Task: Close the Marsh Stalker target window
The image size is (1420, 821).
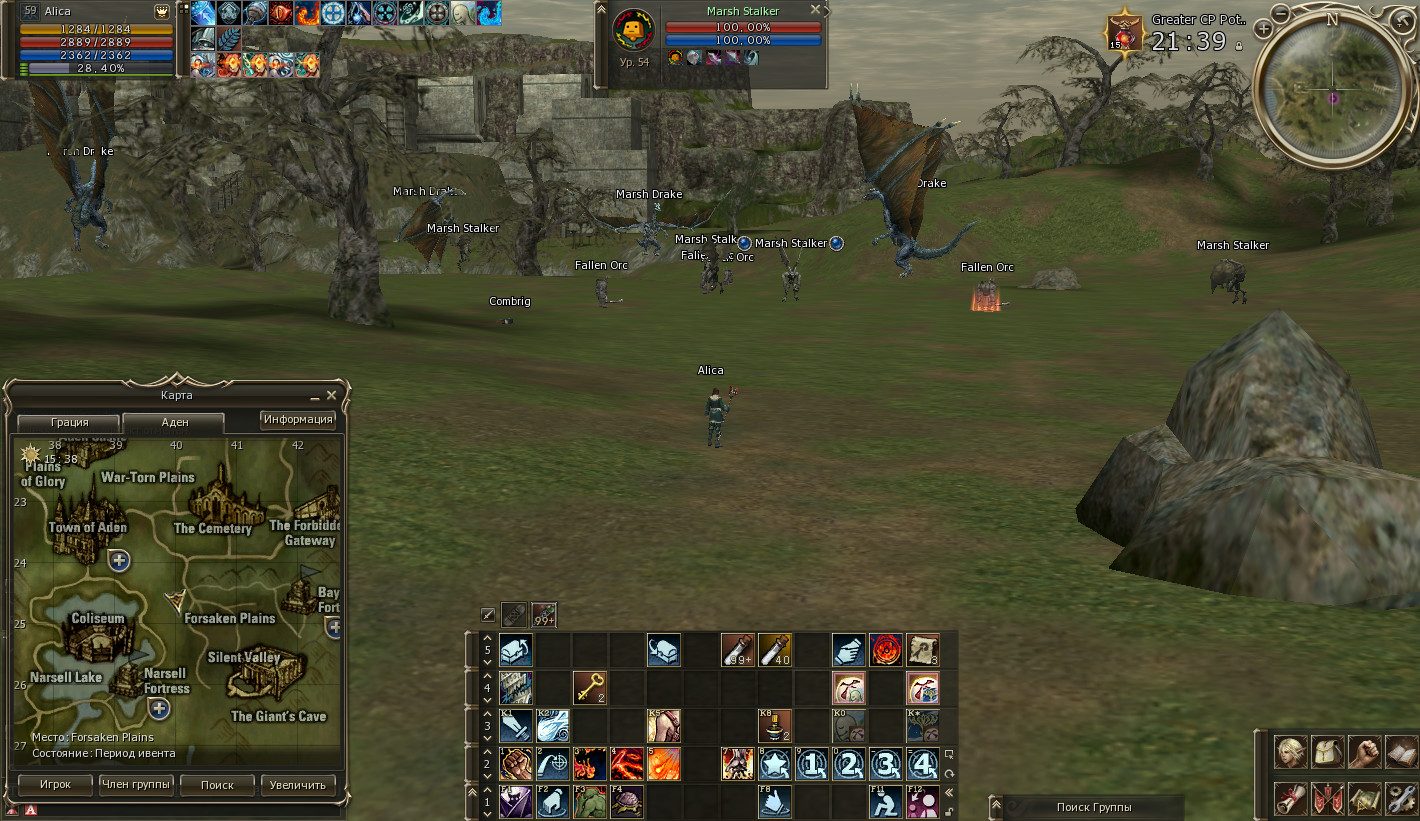Action: 815,10
